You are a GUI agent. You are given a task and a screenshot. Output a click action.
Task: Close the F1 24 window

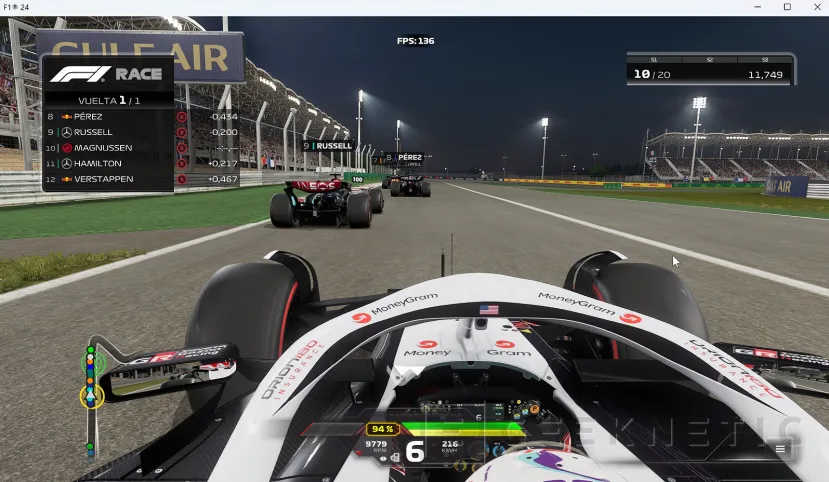815,7
